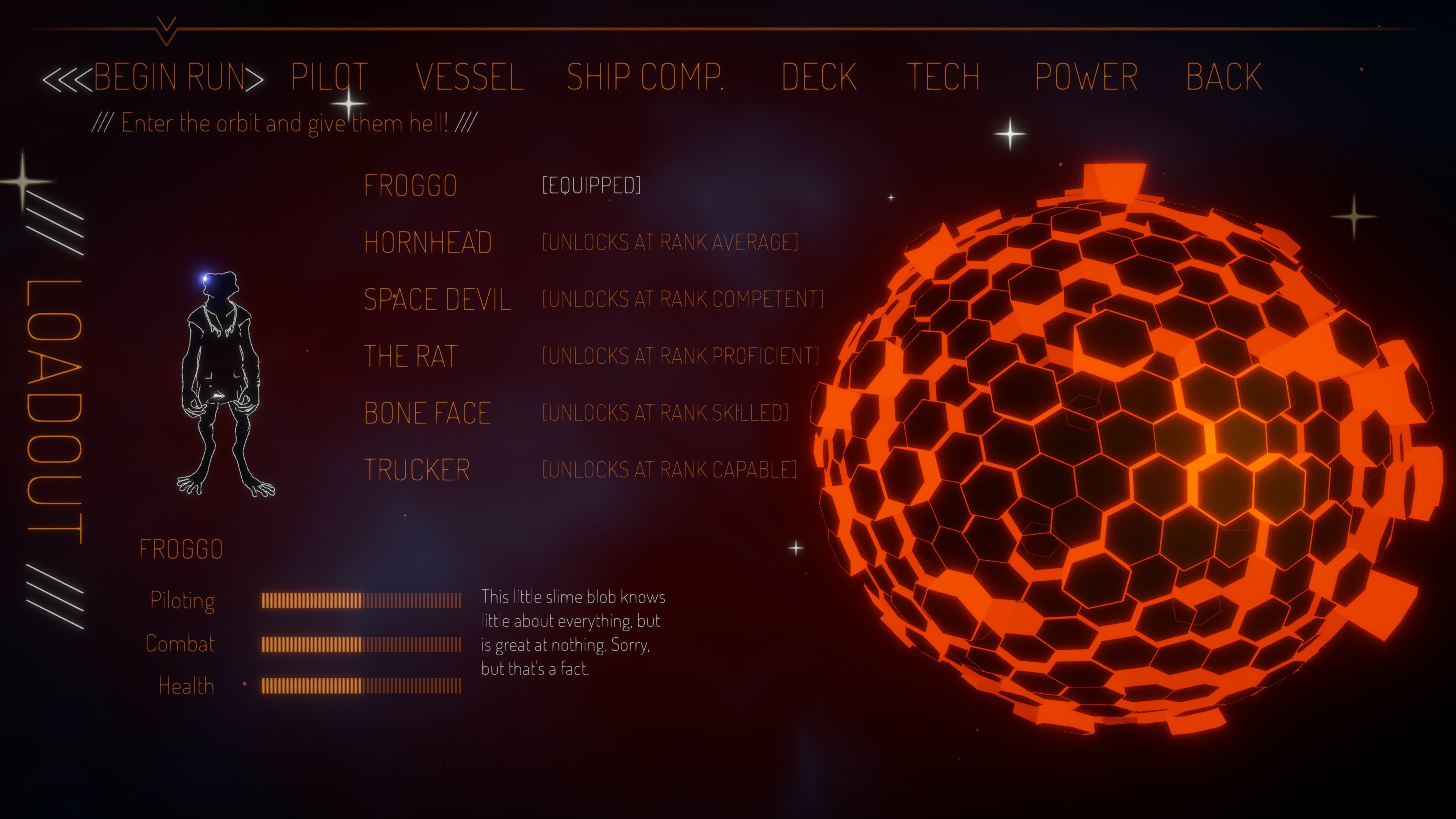Select the Froggo pilot entry
The image size is (1456, 819).
coord(410,186)
